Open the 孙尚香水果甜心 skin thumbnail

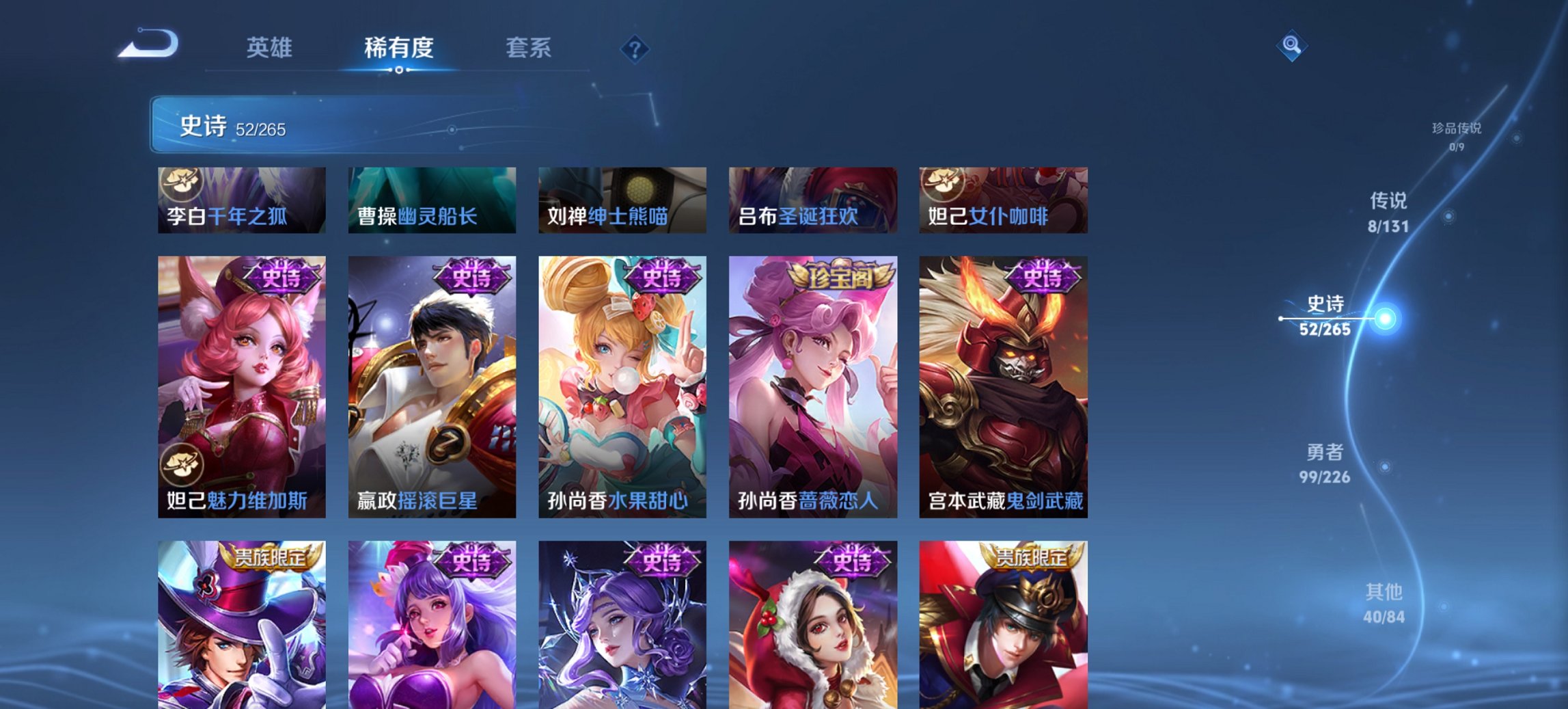click(622, 390)
